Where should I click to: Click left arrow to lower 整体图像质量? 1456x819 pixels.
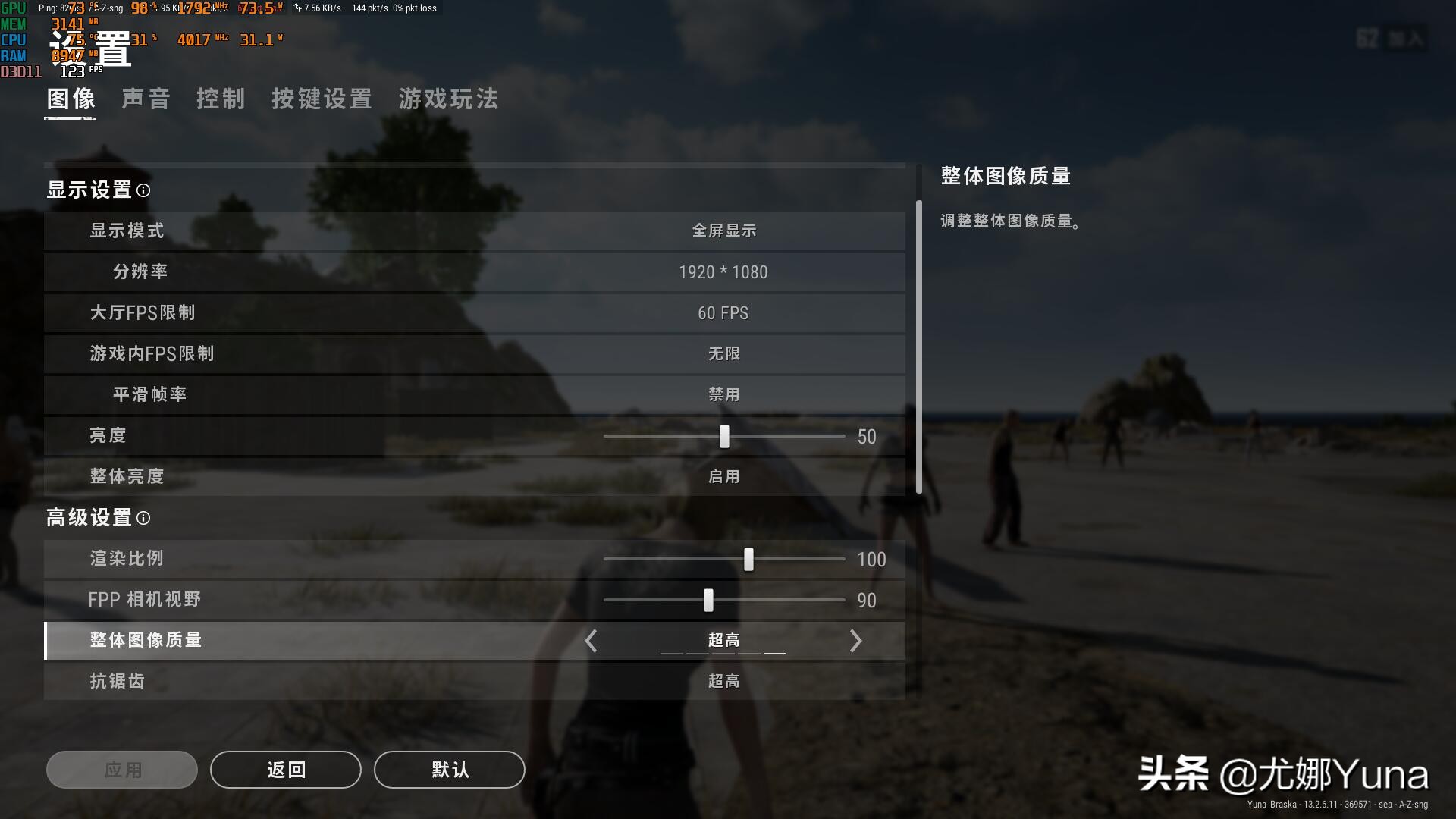tap(591, 641)
